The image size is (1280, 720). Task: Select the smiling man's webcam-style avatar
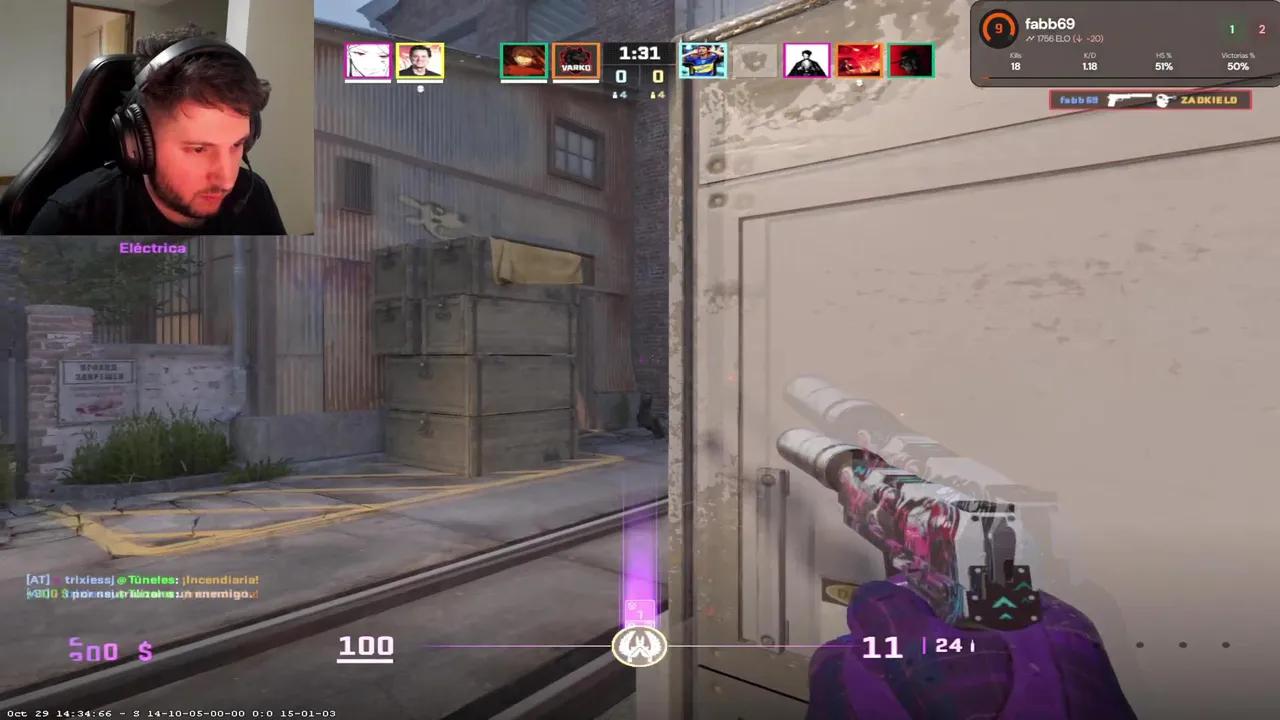pyautogui.click(x=419, y=60)
